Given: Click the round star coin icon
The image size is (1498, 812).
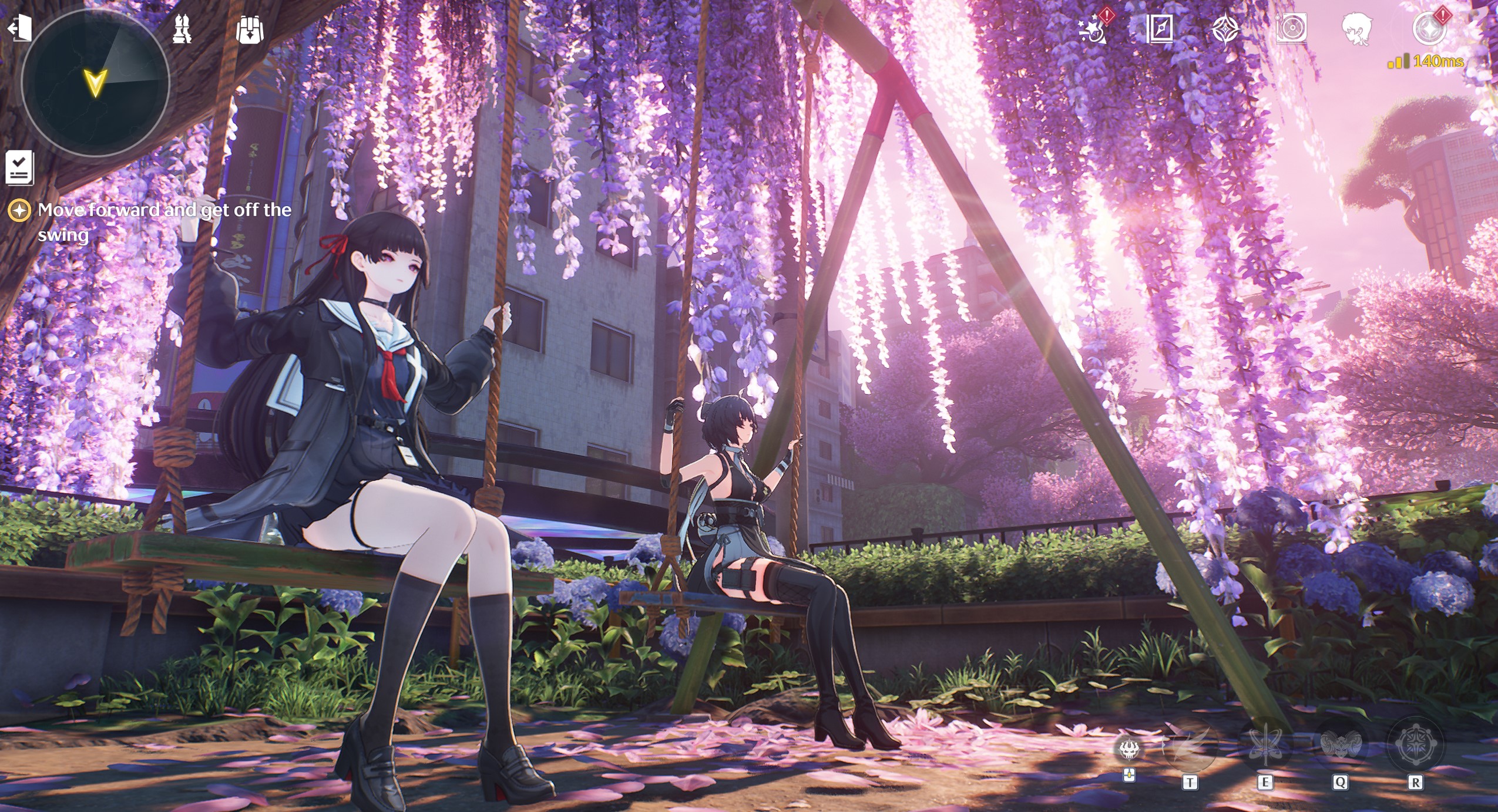Looking at the screenshot, I should 1428,28.
